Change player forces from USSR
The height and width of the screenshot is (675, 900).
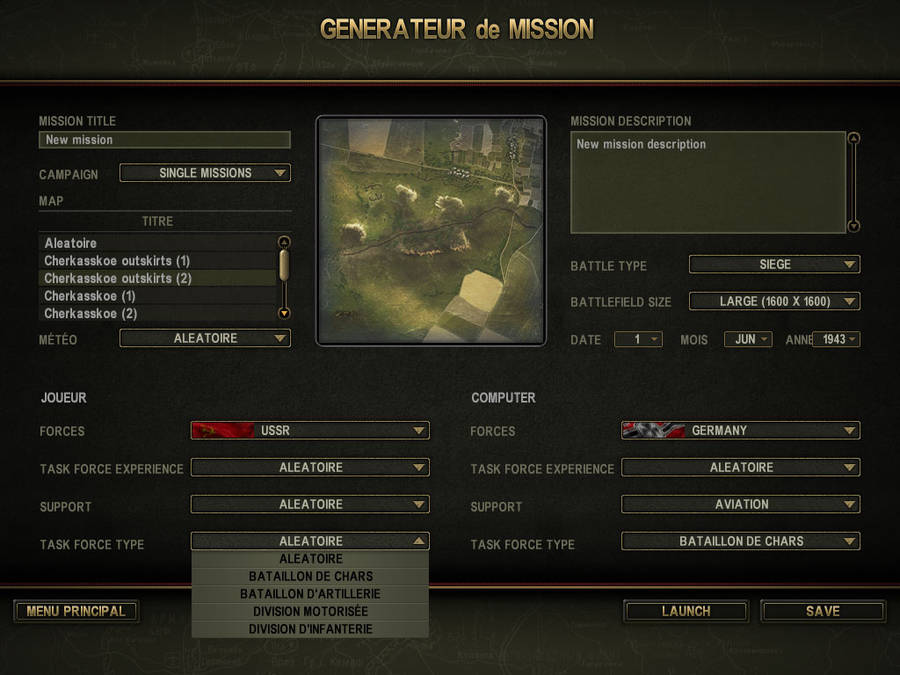pos(310,431)
